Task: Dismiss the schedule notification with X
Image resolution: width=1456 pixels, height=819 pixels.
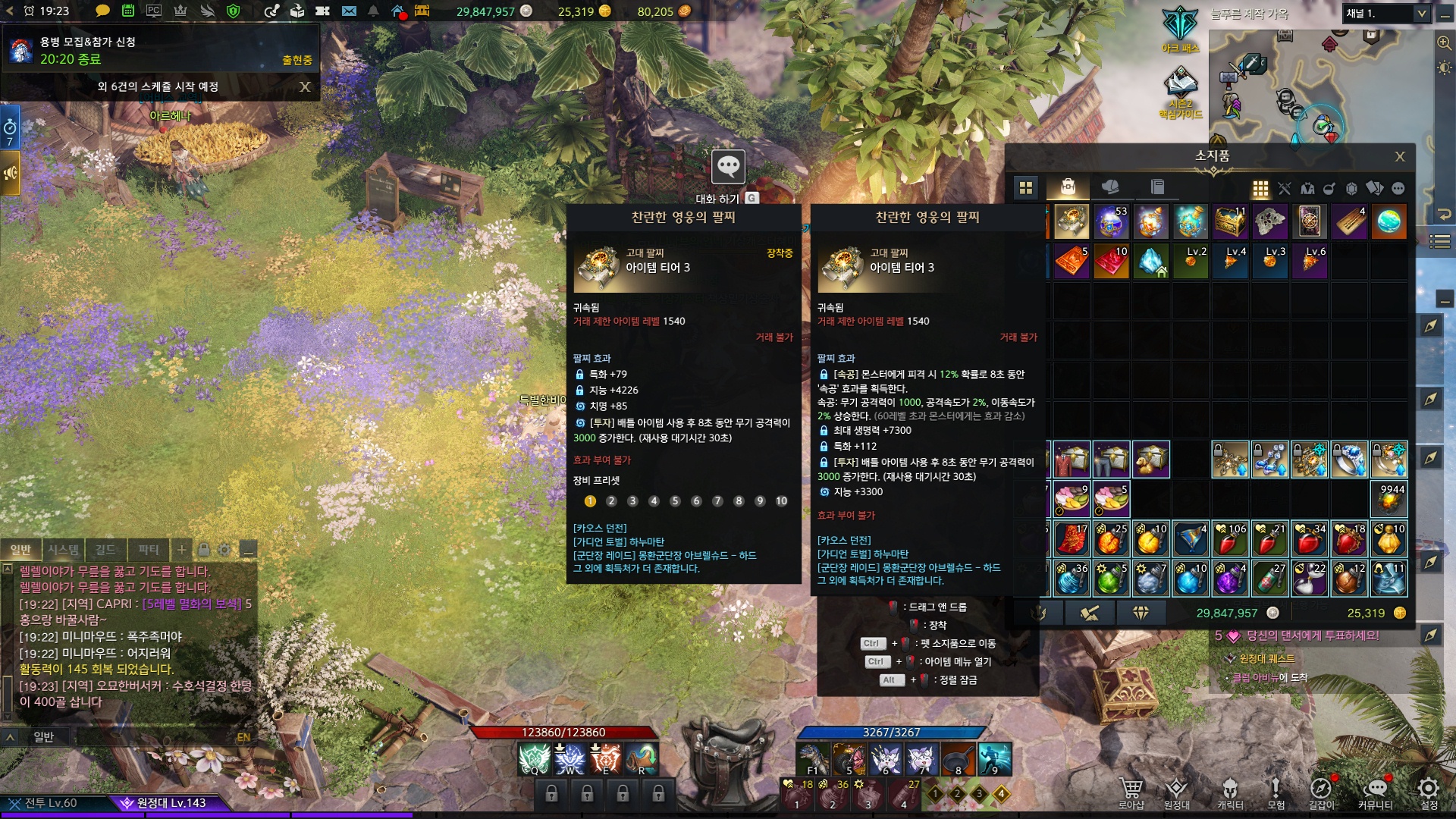Action: coord(305,86)
